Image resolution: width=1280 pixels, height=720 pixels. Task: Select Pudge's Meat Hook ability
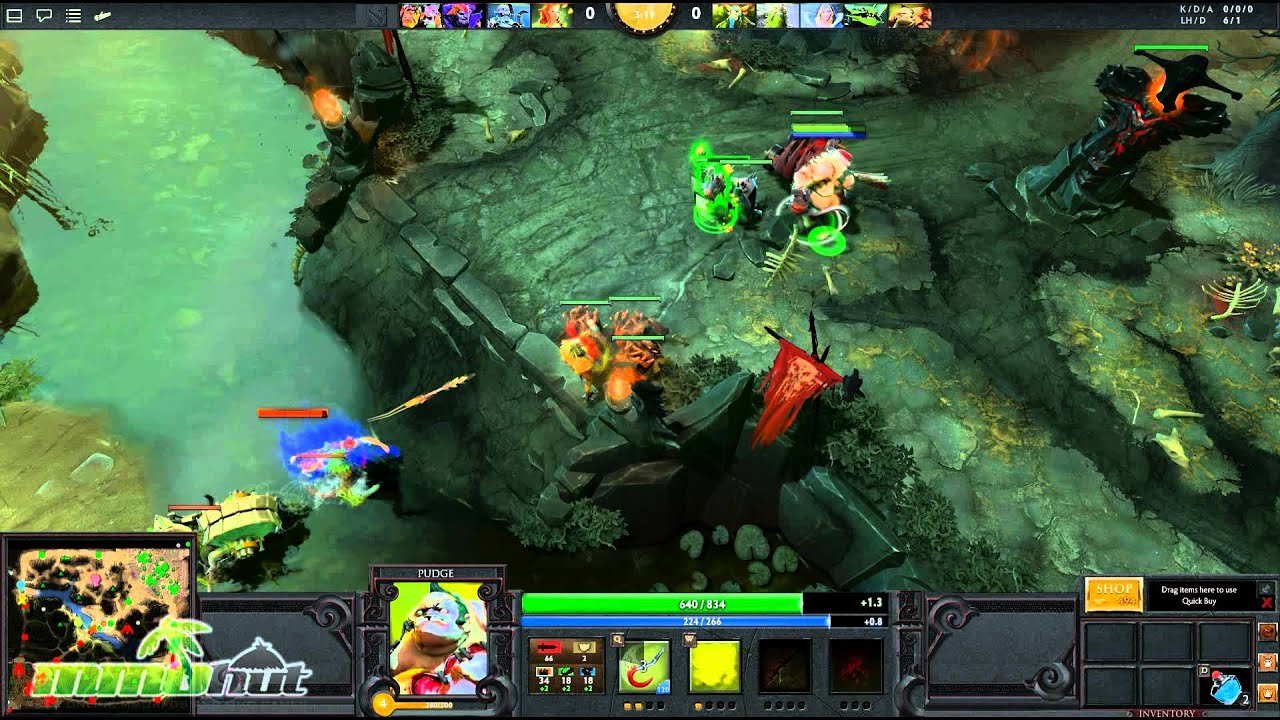click(645, 667)
